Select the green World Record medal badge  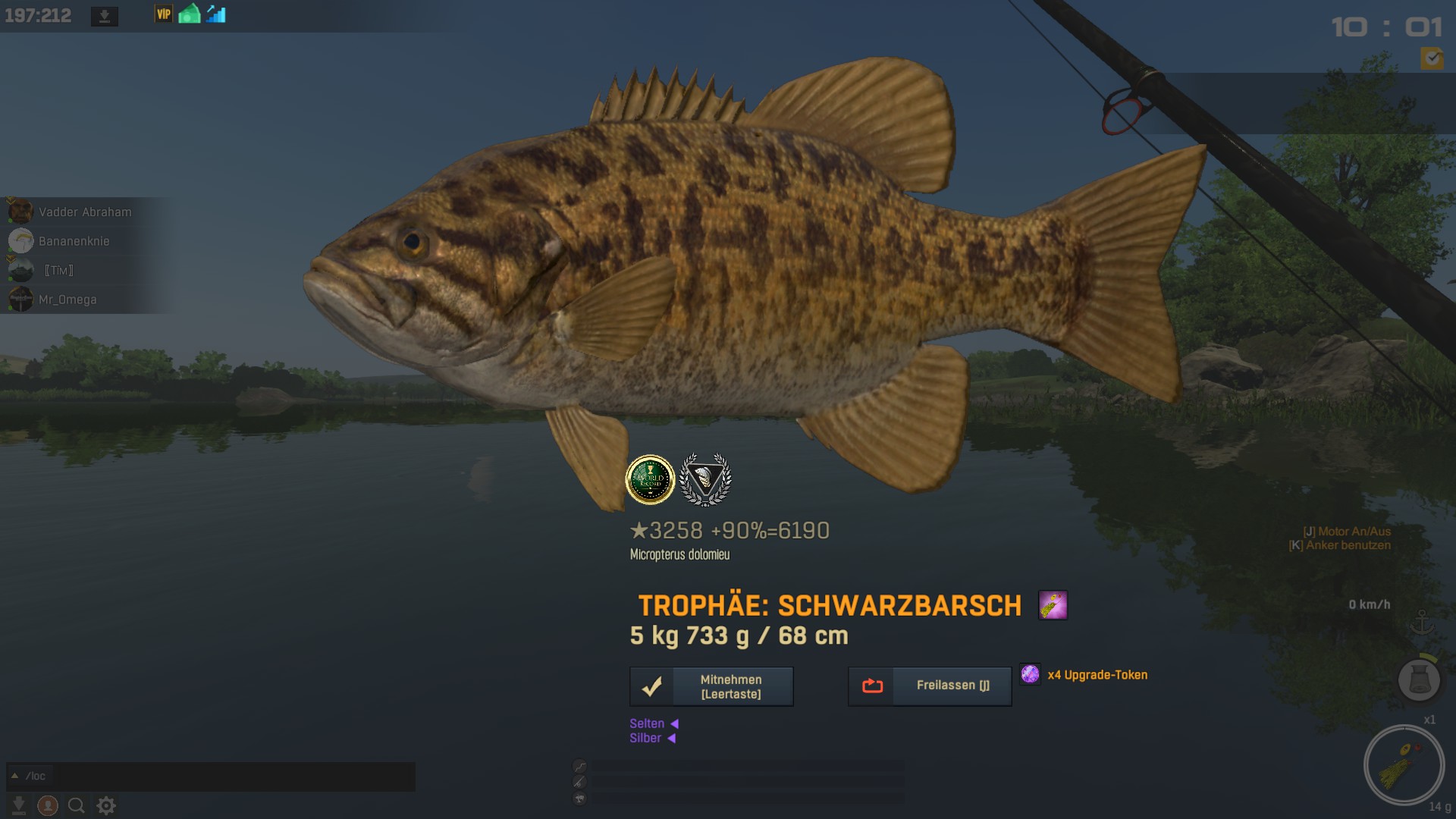click(650, 479)
